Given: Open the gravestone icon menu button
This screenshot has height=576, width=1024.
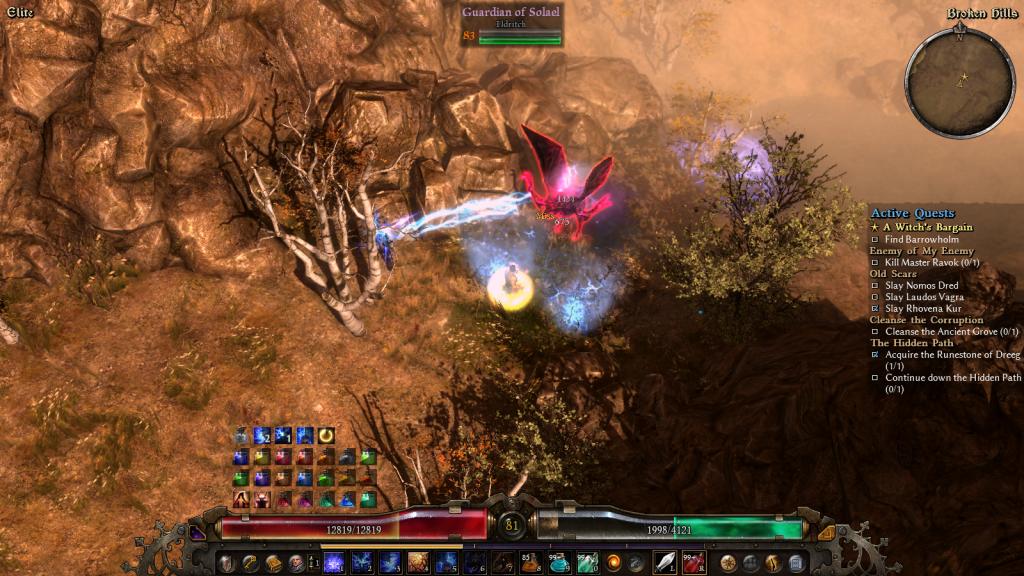Looking at the screenshot, I should (x=797, y=563).
